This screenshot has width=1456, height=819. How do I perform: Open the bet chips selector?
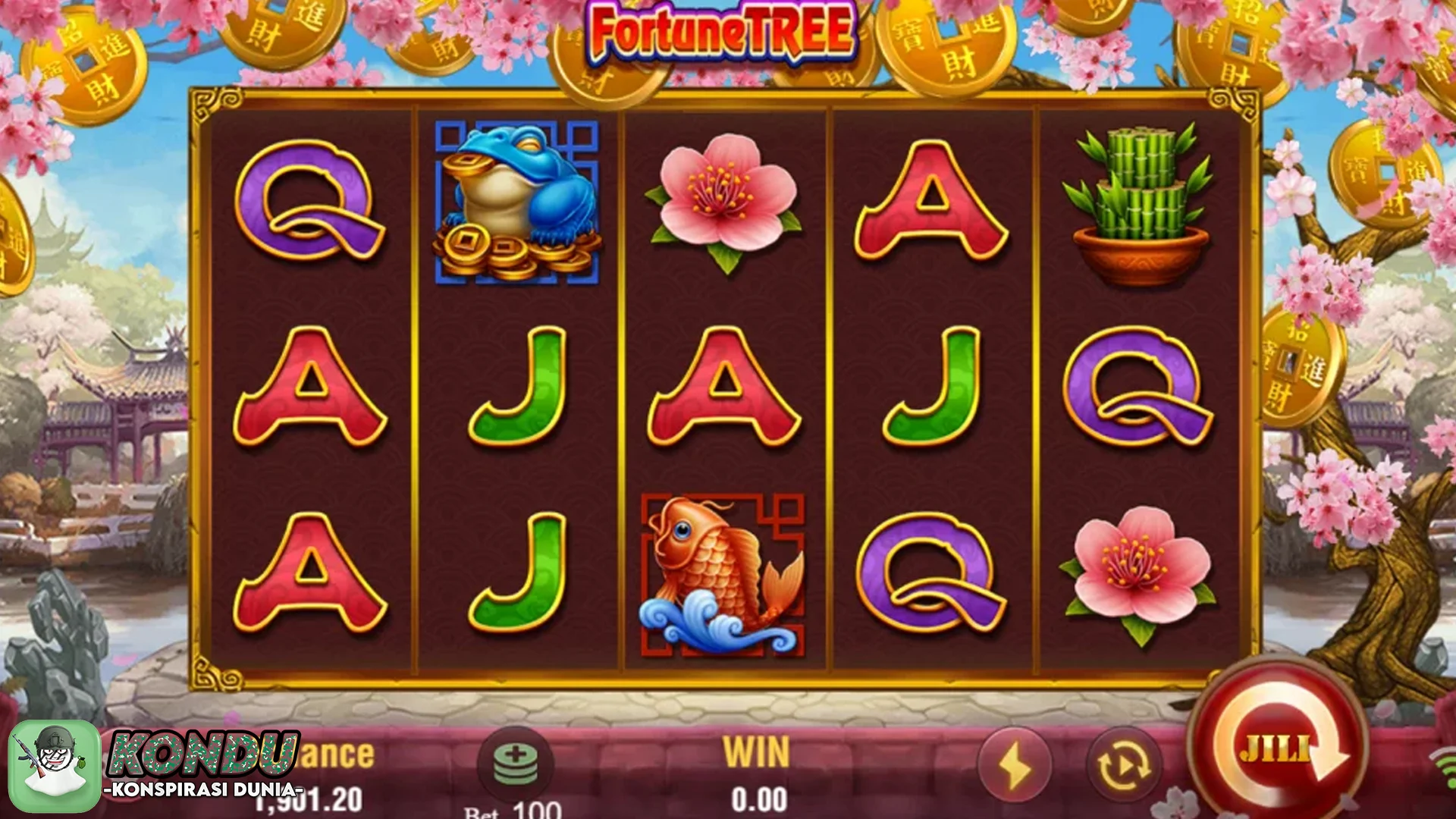coord(515,763)
